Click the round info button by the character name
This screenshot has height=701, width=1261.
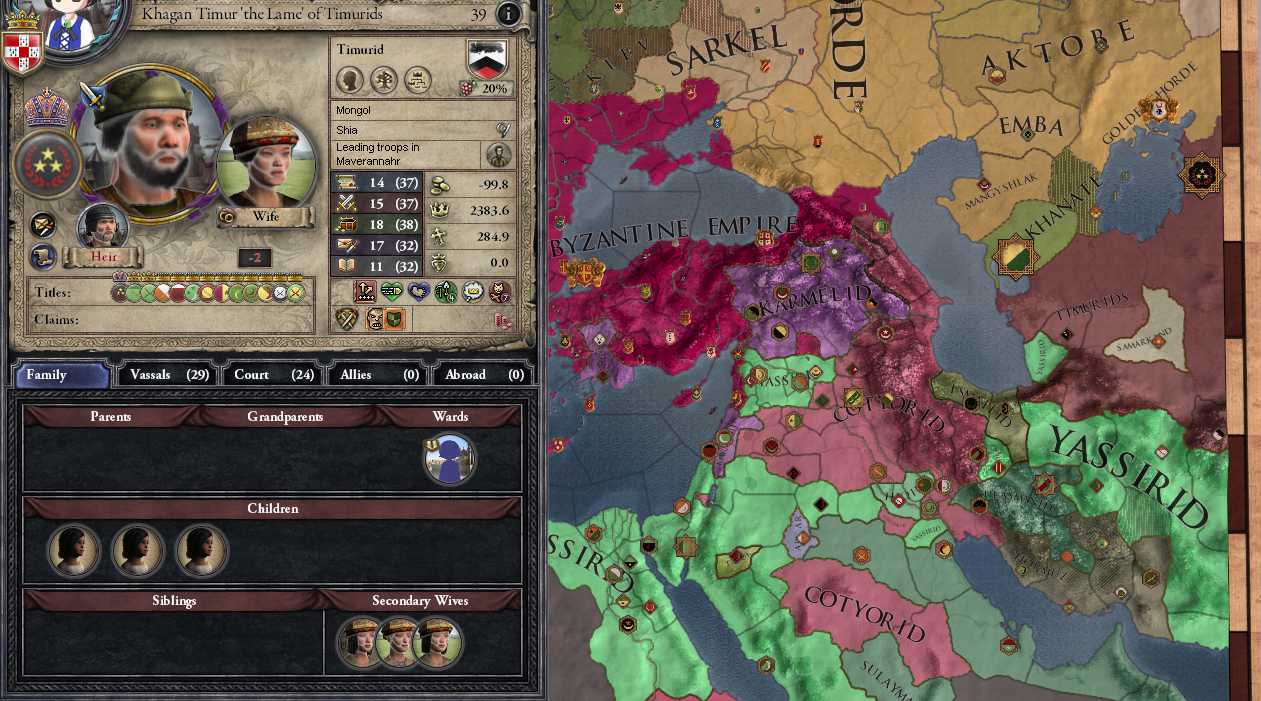(x=508, y=14)
